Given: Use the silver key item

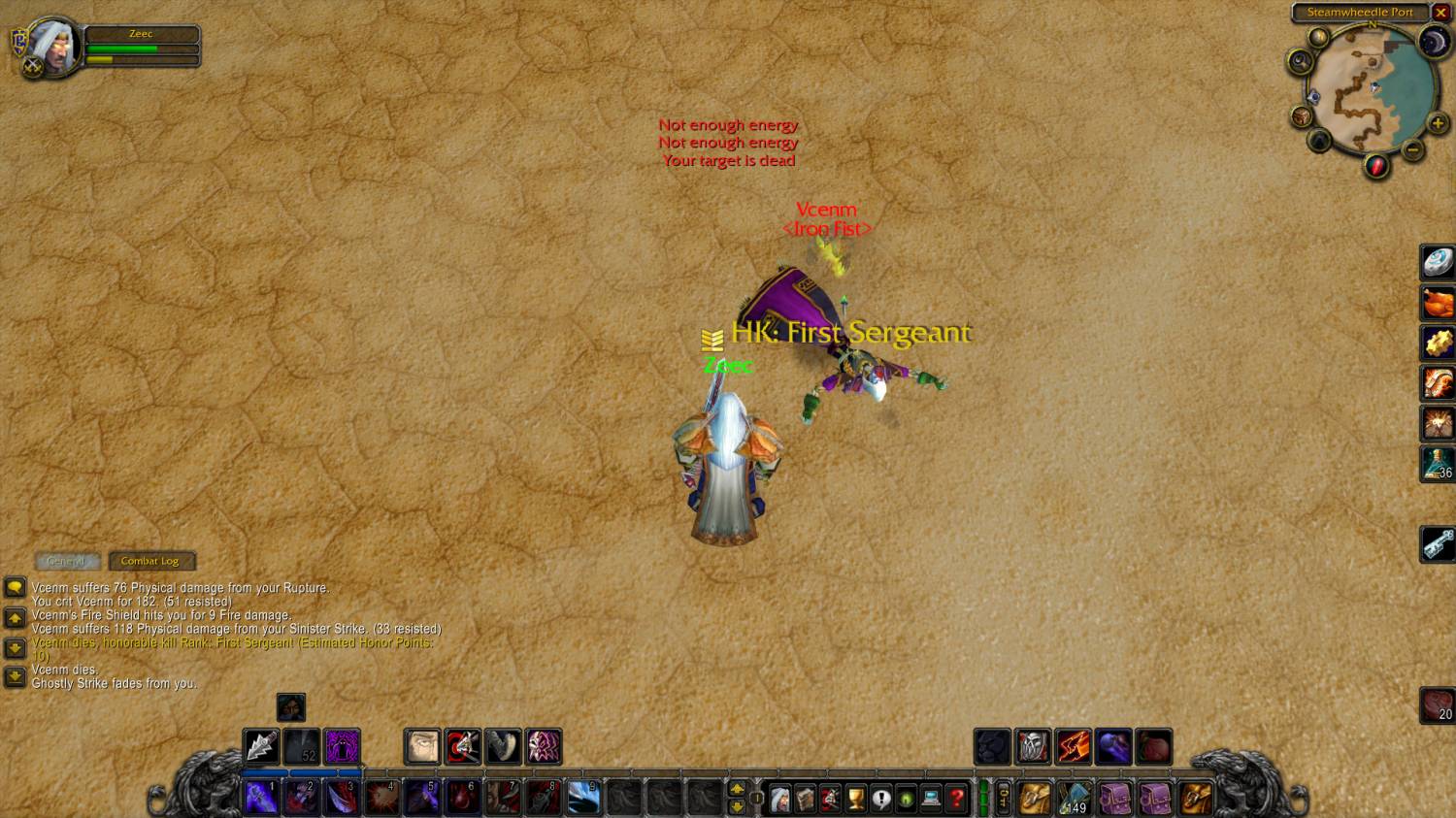Looking at the screenshot, I should point(1438,543).
